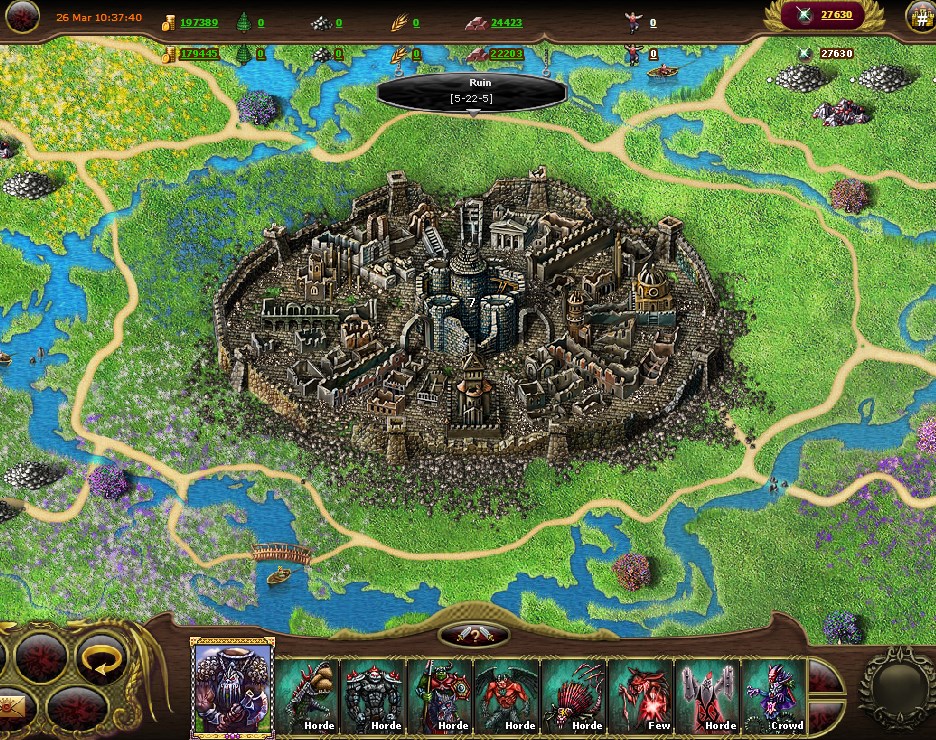Click the red crystal amount 24423
Screen dimensions: 936x740
point(505,22)
